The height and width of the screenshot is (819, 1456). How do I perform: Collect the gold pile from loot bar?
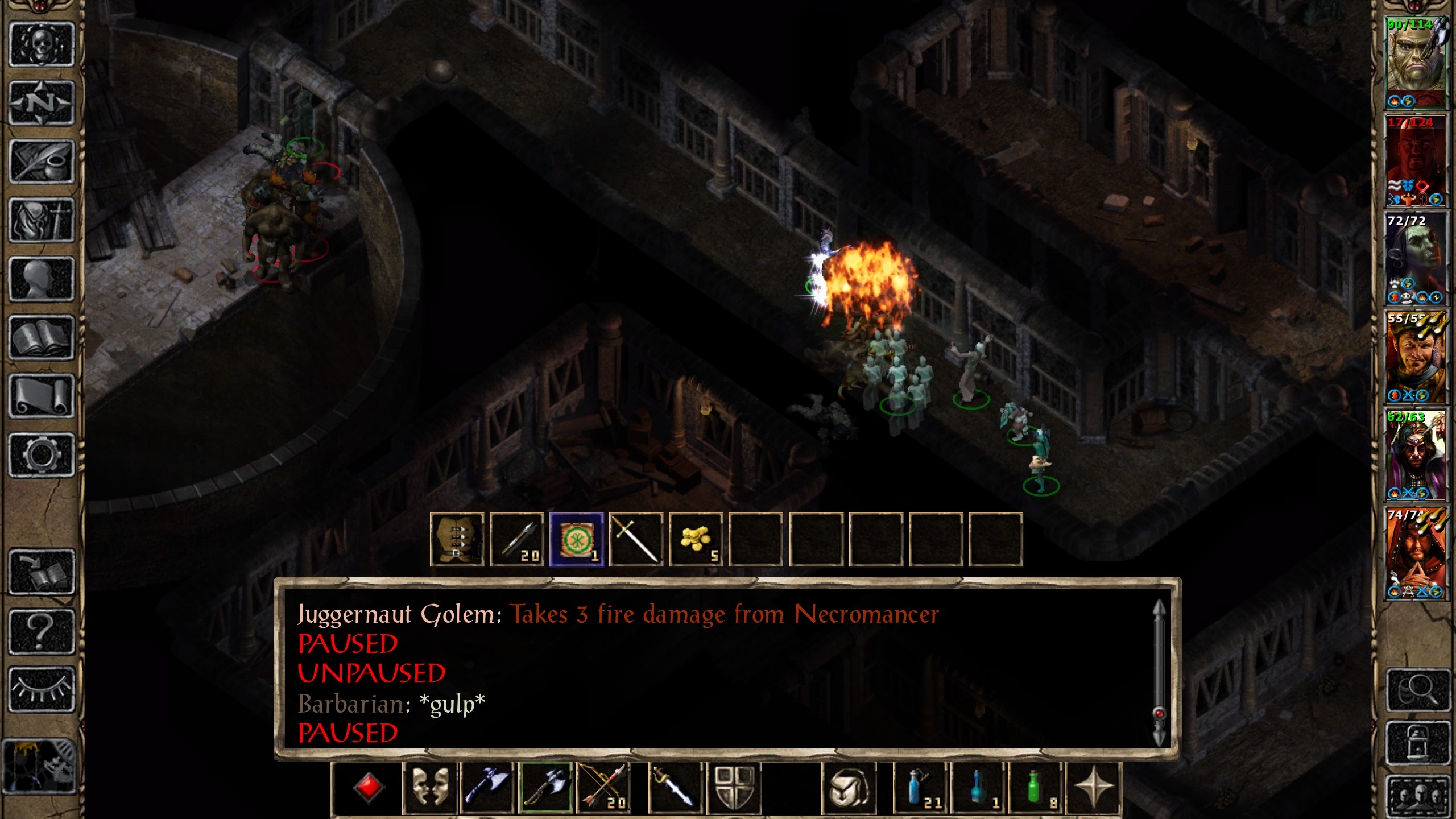(696, 539)
